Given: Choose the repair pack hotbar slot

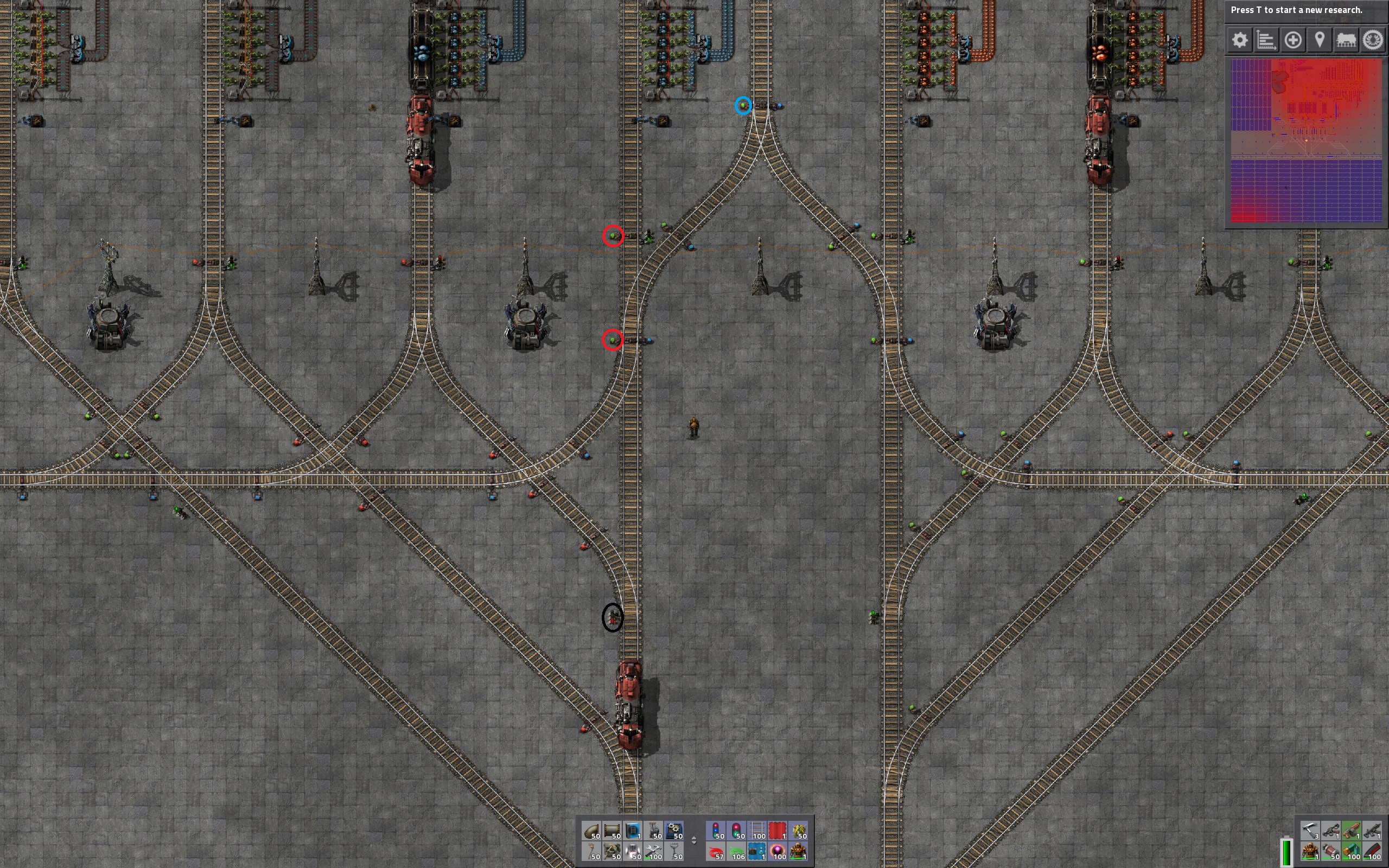Looking at the screenshot, I should pos(654,851).
